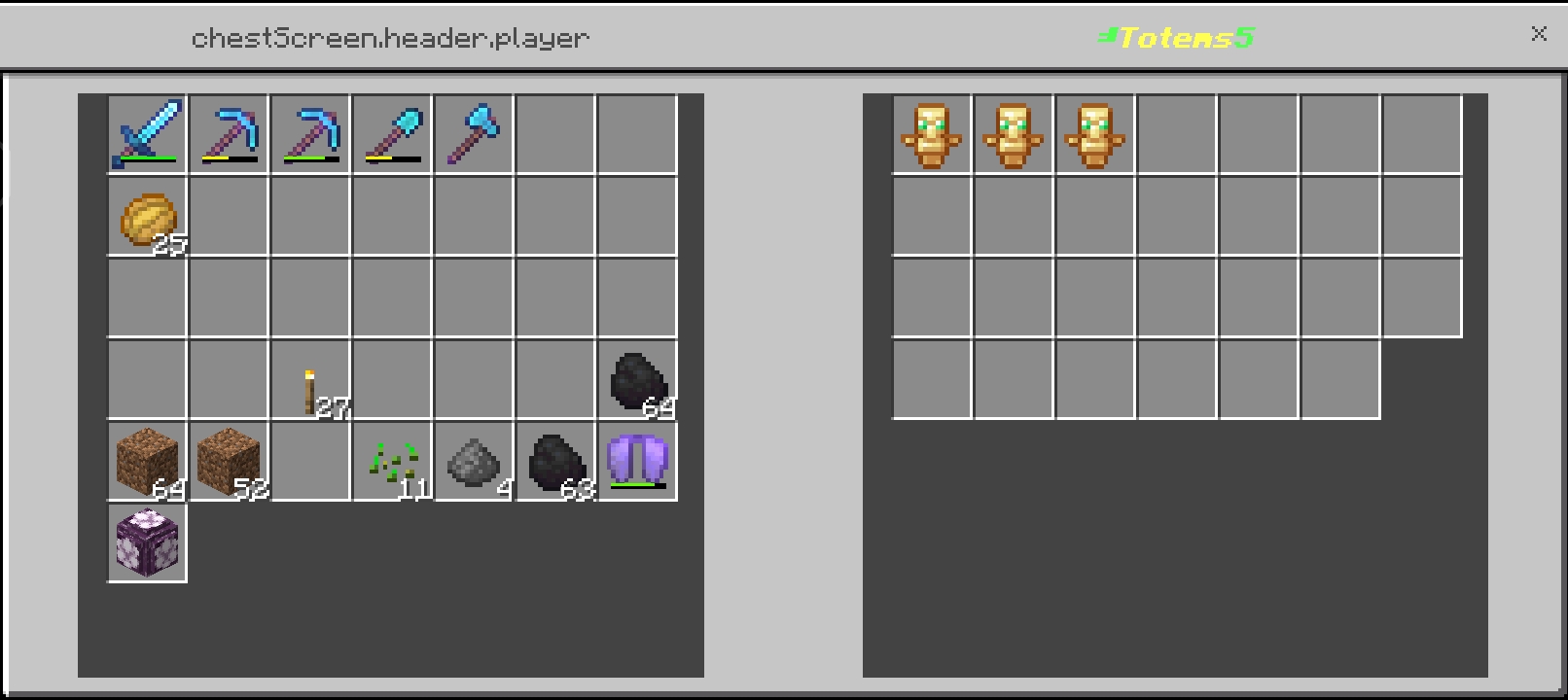The width and height of the screenshot is (1568, 700).
Task: Take the middle Totem of Undying
Action: 1013,135
